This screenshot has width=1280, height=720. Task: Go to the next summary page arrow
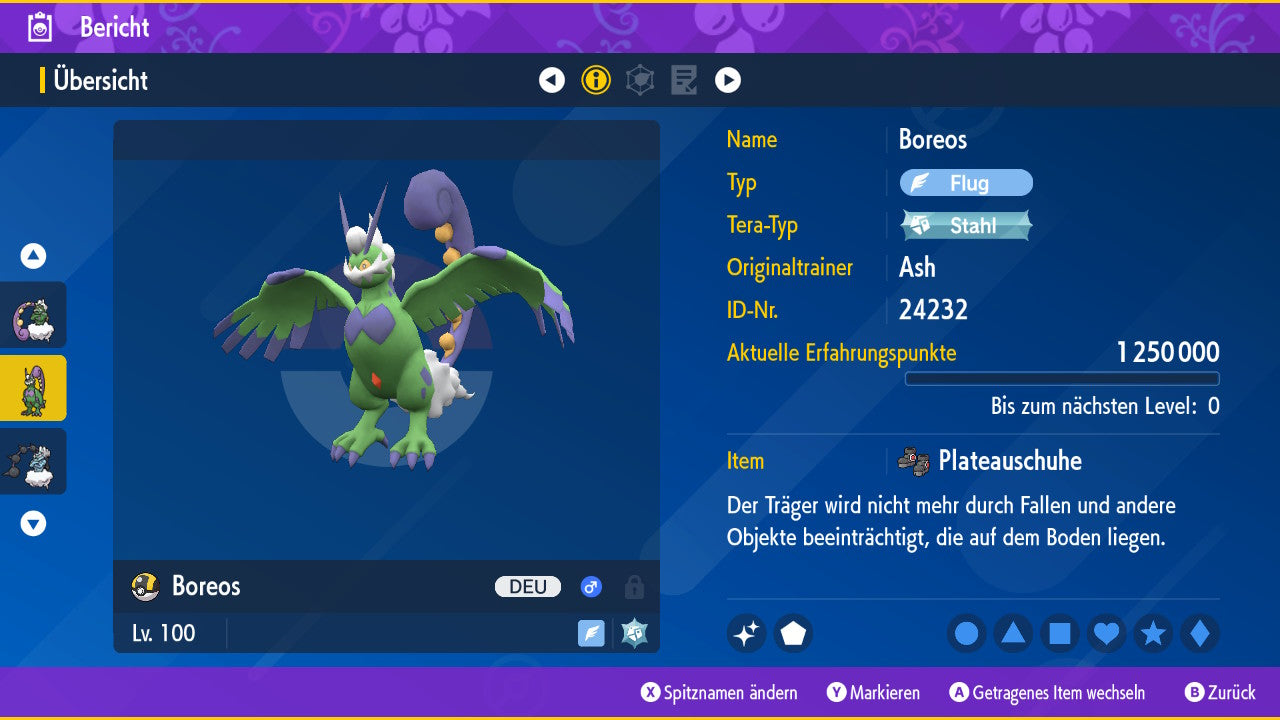coord(728,80)
